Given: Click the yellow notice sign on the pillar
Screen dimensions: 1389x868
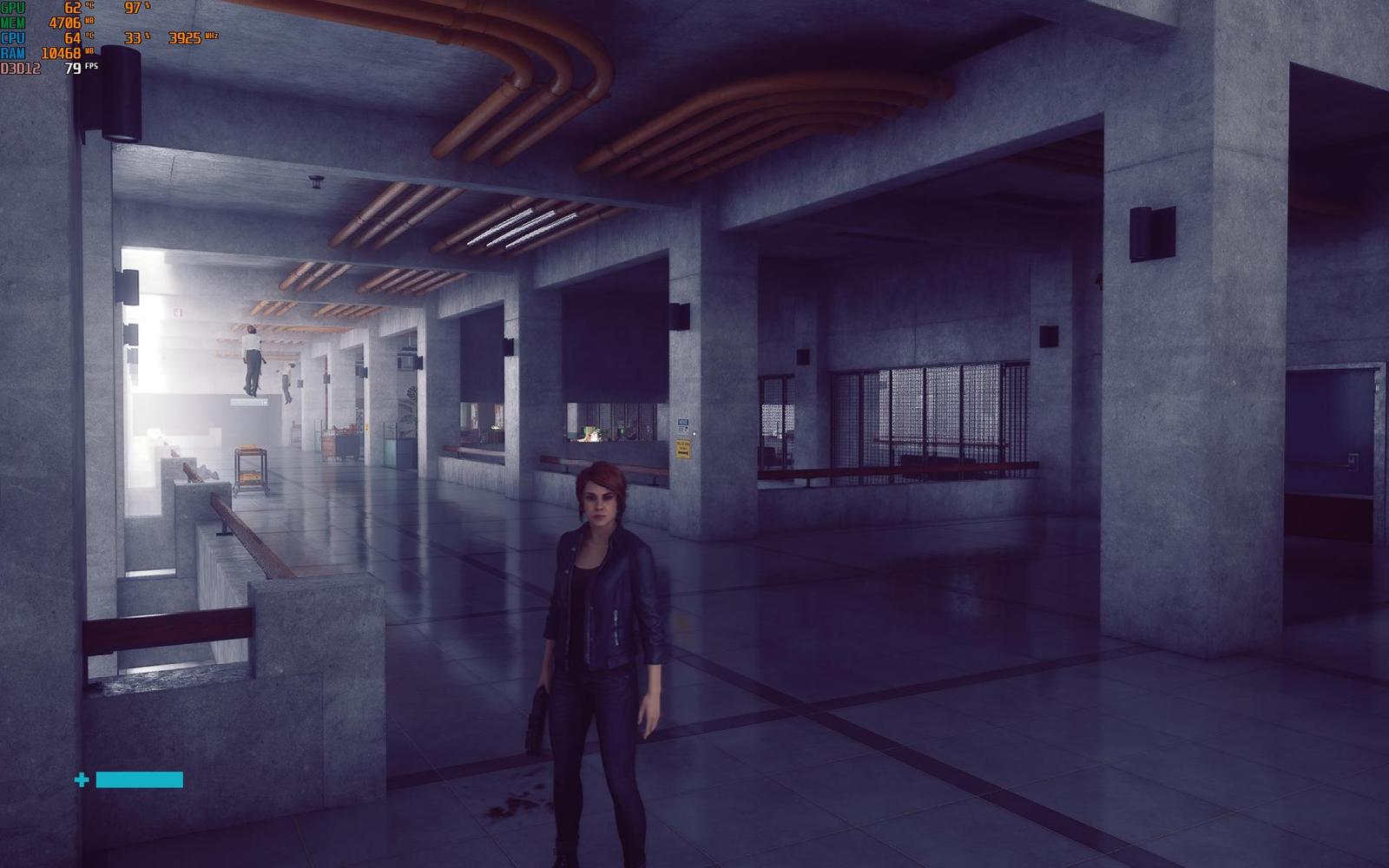Looking at the screenshot, I should coord(683,448).
